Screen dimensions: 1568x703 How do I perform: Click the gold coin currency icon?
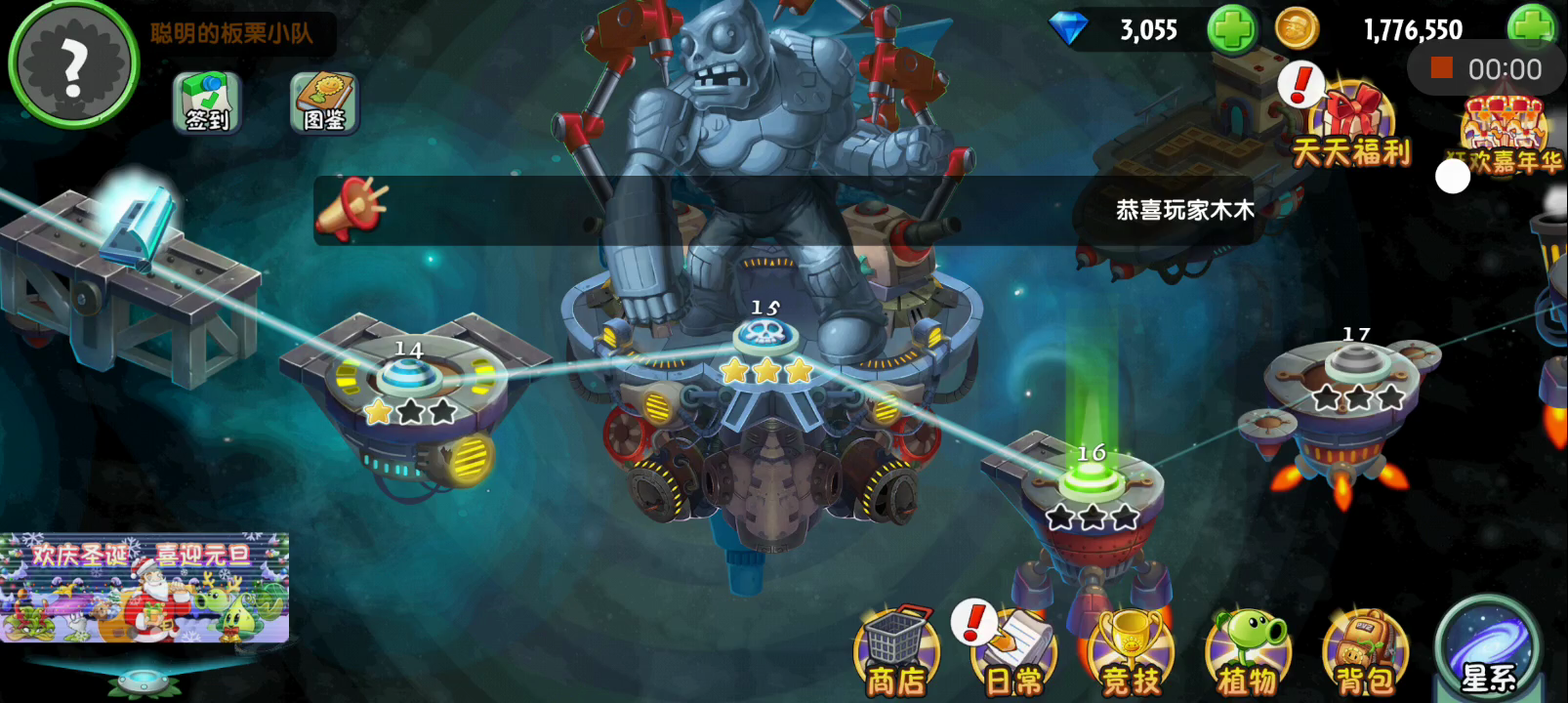pyautogui.click(x=1297, y=30)
